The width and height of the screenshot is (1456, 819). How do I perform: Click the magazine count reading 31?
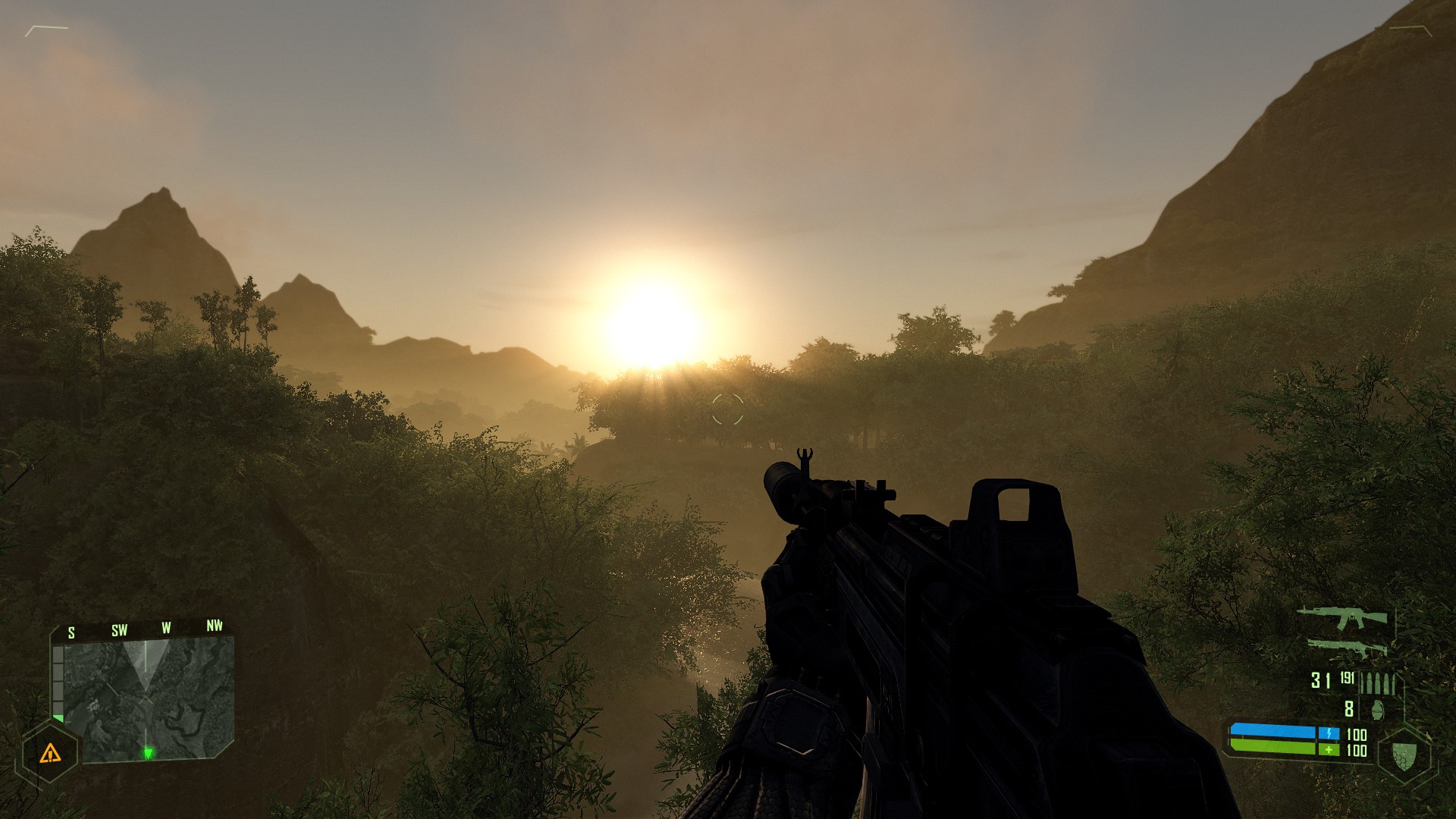pos(1321,681)
